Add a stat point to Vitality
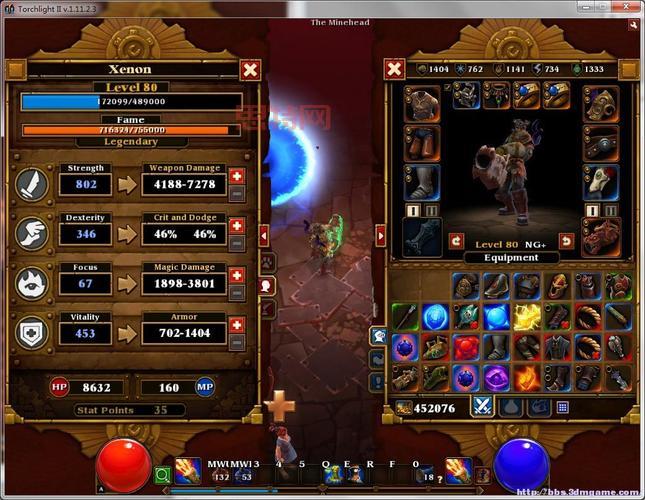Screen dimensions: 645x500 coord(237,325)
